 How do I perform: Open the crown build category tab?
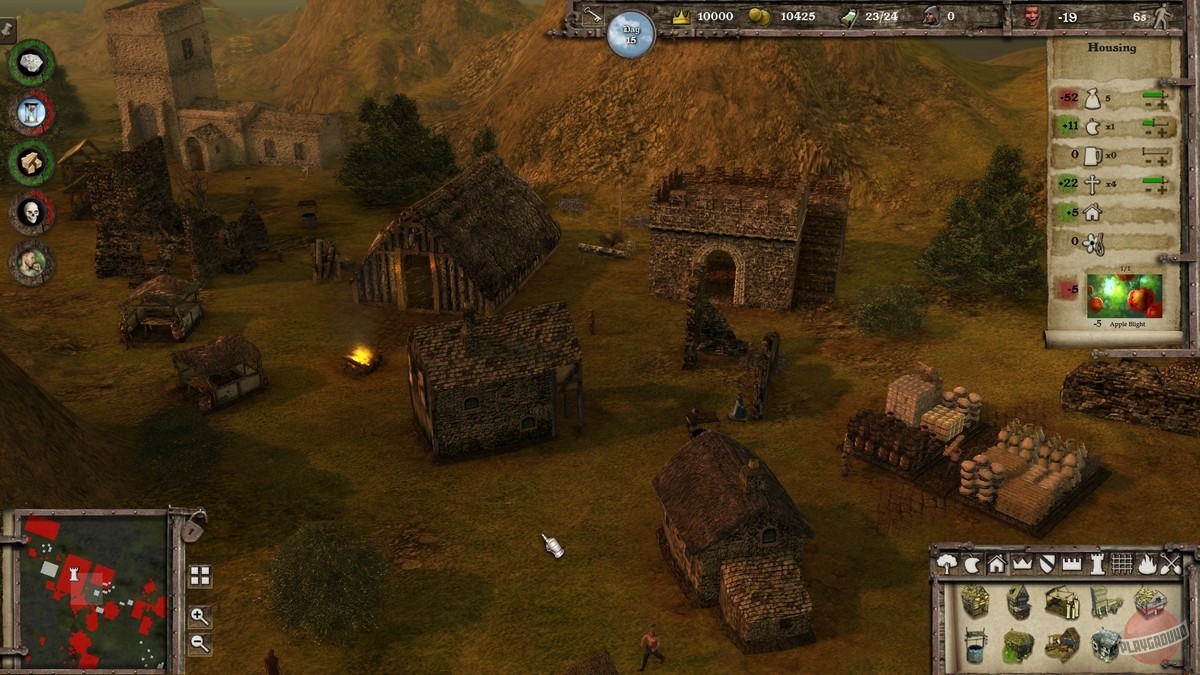click(x=1022, y=564)
